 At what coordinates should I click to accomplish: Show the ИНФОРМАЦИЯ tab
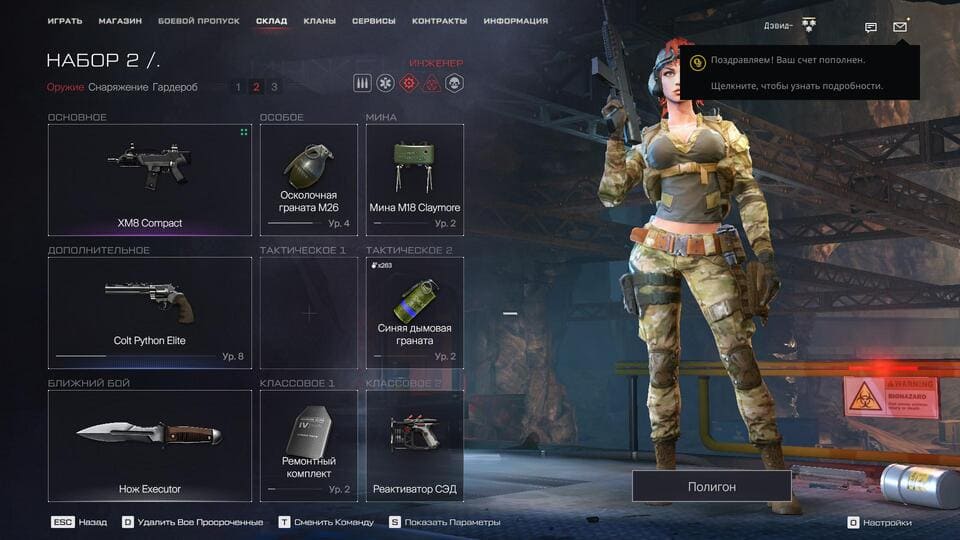515,21
